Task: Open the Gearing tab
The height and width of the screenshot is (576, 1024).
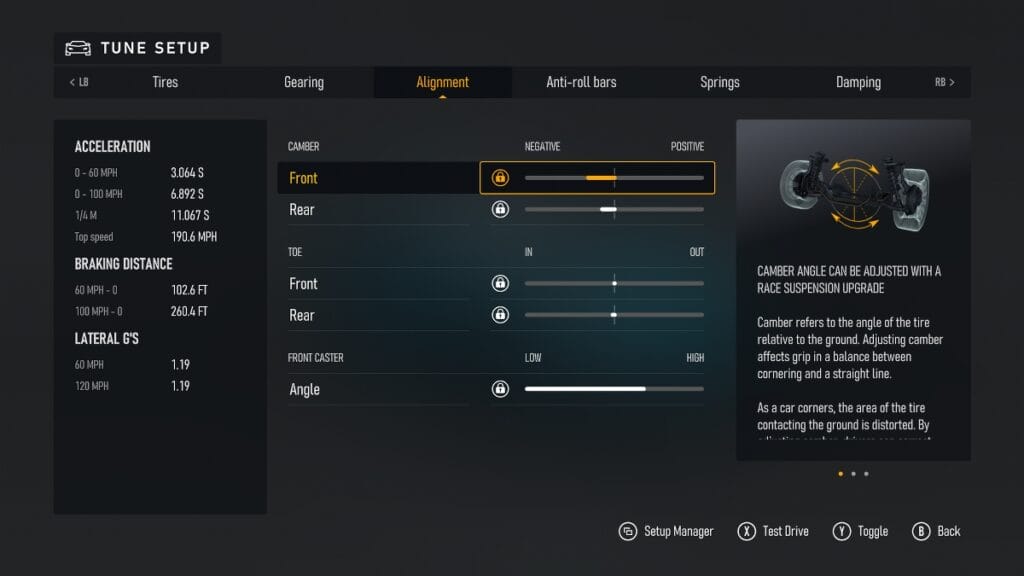Action: (303, 82)
